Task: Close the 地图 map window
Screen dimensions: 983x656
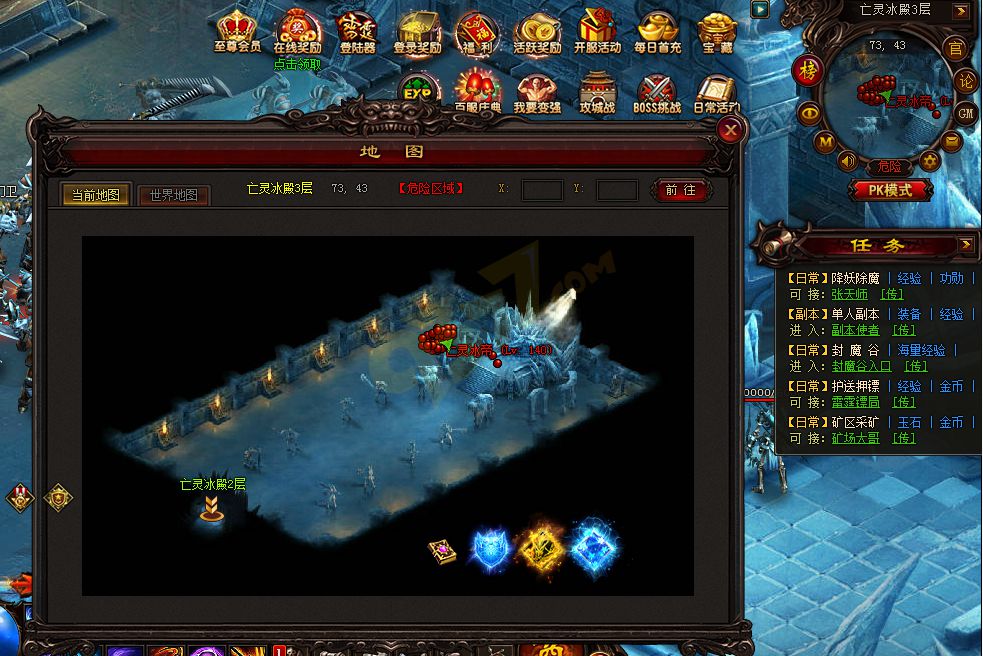Action: pos(732,129)
